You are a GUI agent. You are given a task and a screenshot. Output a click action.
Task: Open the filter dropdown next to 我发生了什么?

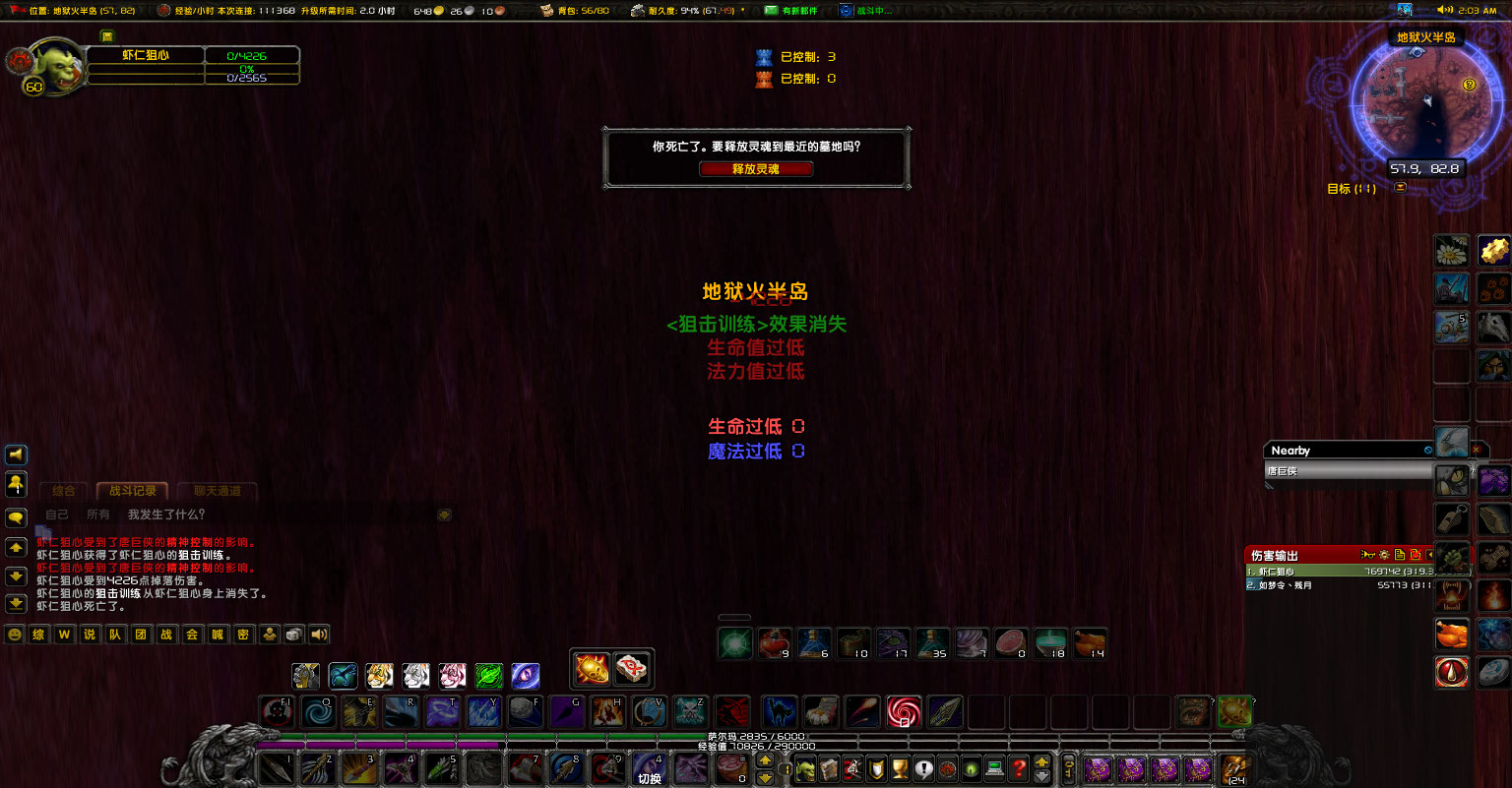(443, 515)
